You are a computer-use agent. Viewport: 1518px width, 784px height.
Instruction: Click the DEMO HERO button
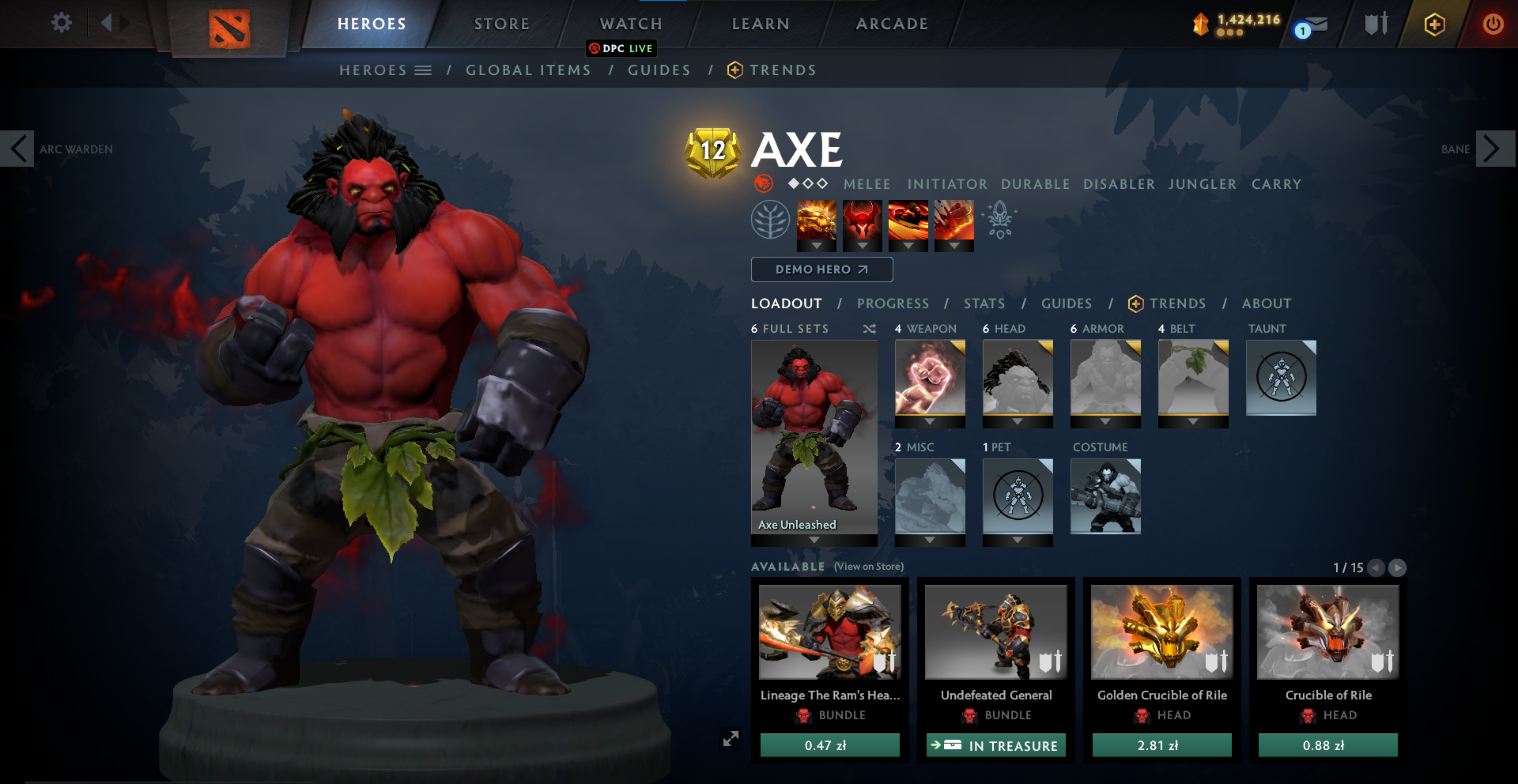pyautogui.click(x=821, y=269)
